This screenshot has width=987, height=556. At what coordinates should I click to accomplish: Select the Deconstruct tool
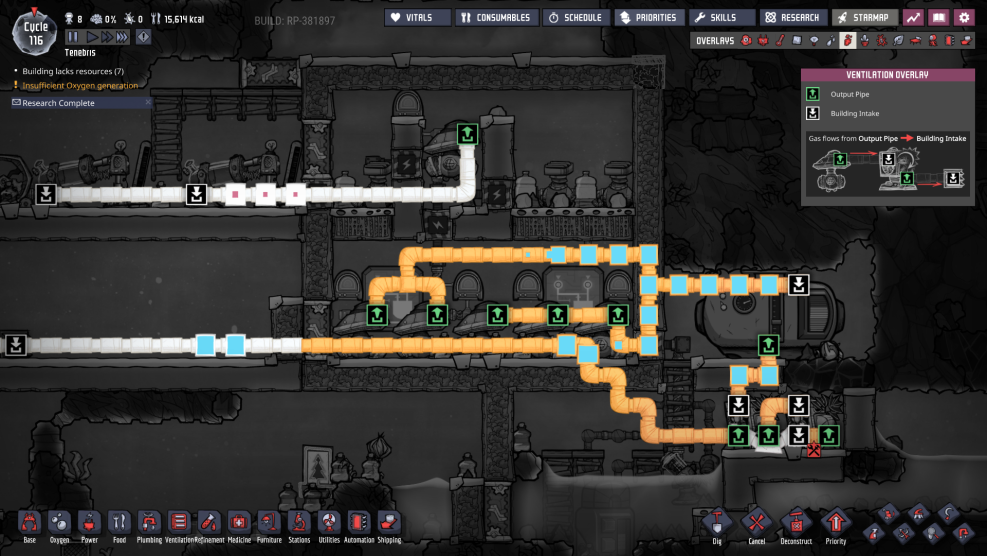click(796, 523)
